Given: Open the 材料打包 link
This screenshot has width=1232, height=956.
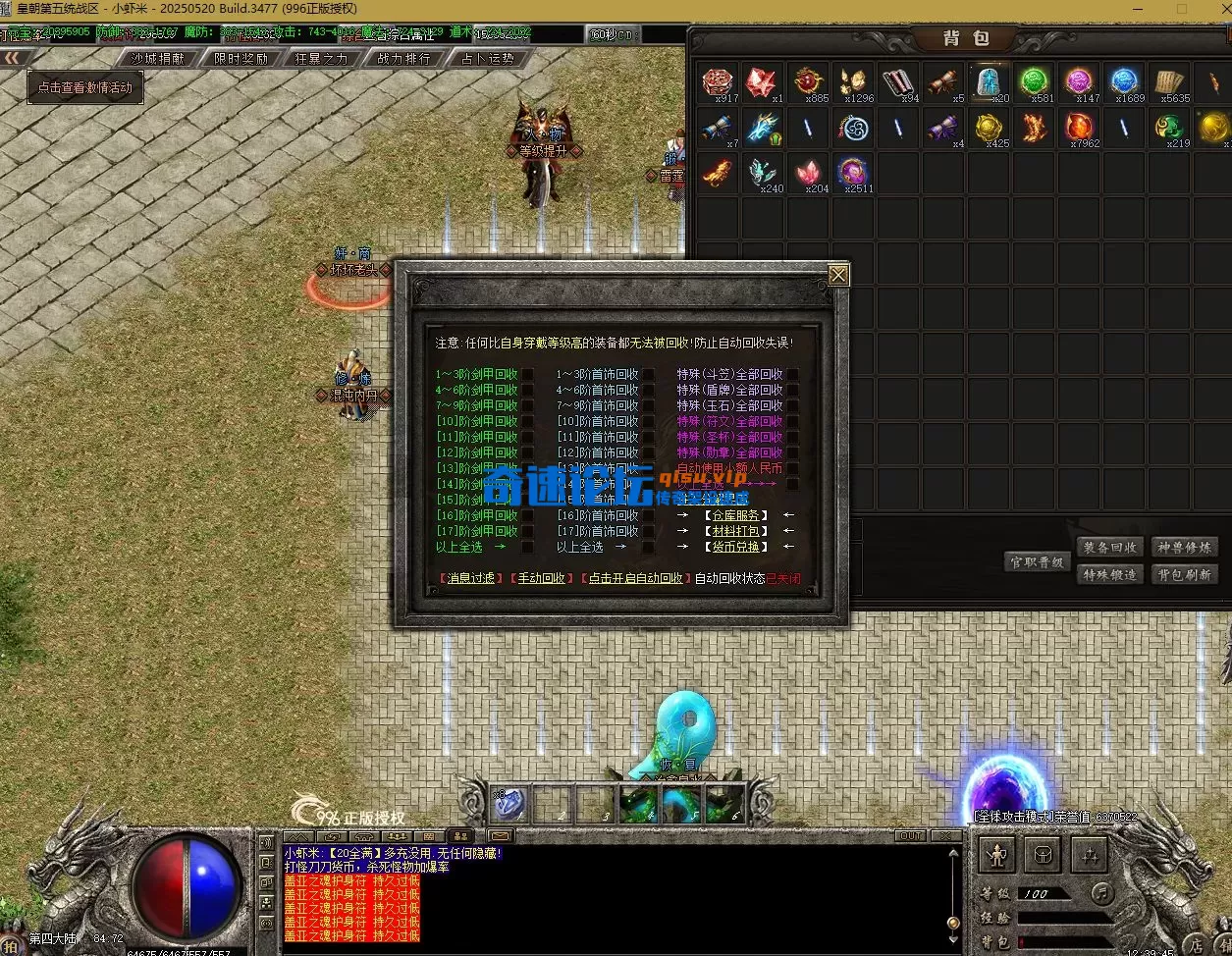Looking at the screenshot, I should click(735, 531).
